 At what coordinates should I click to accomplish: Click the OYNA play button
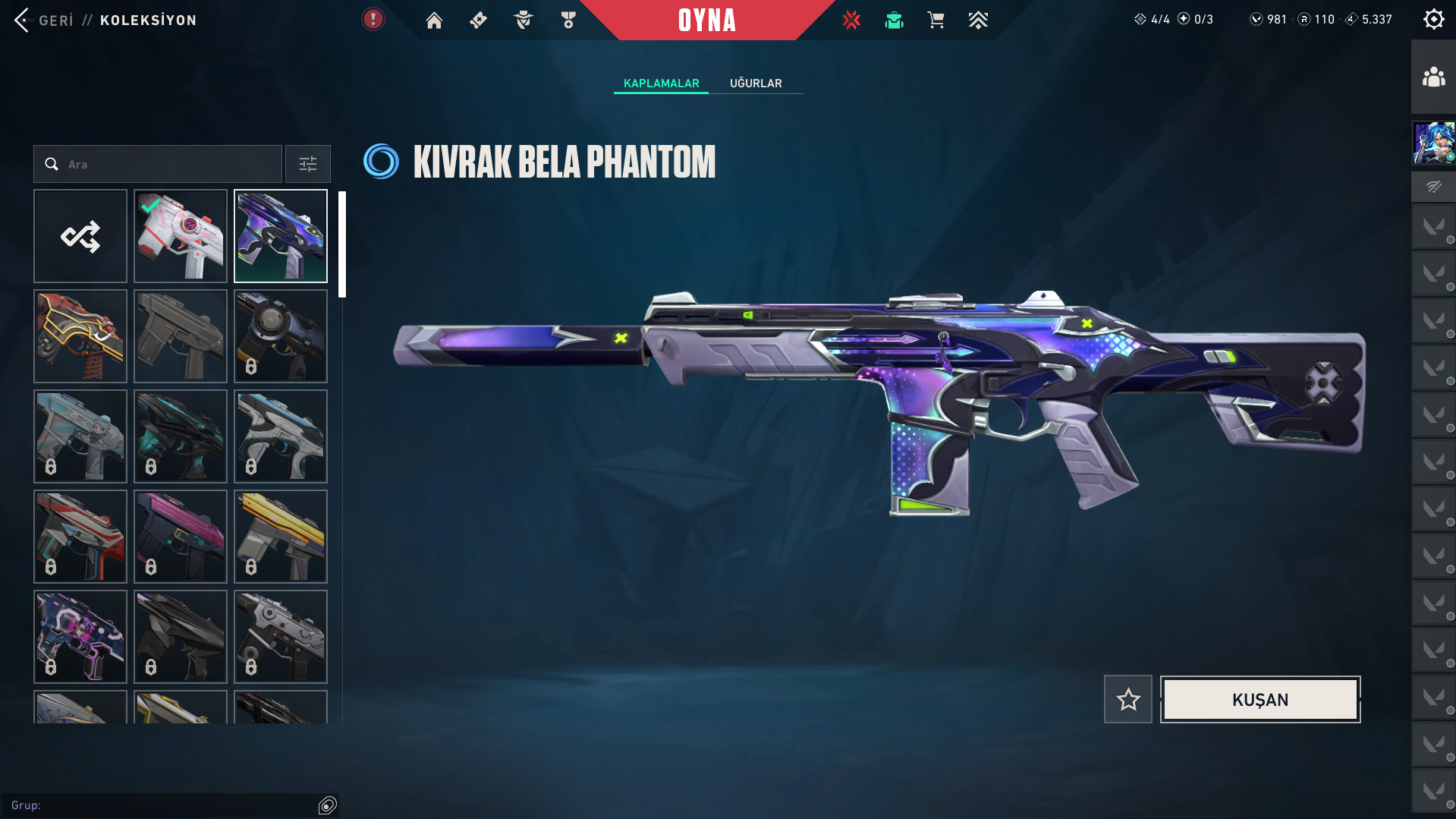point(706,20)
